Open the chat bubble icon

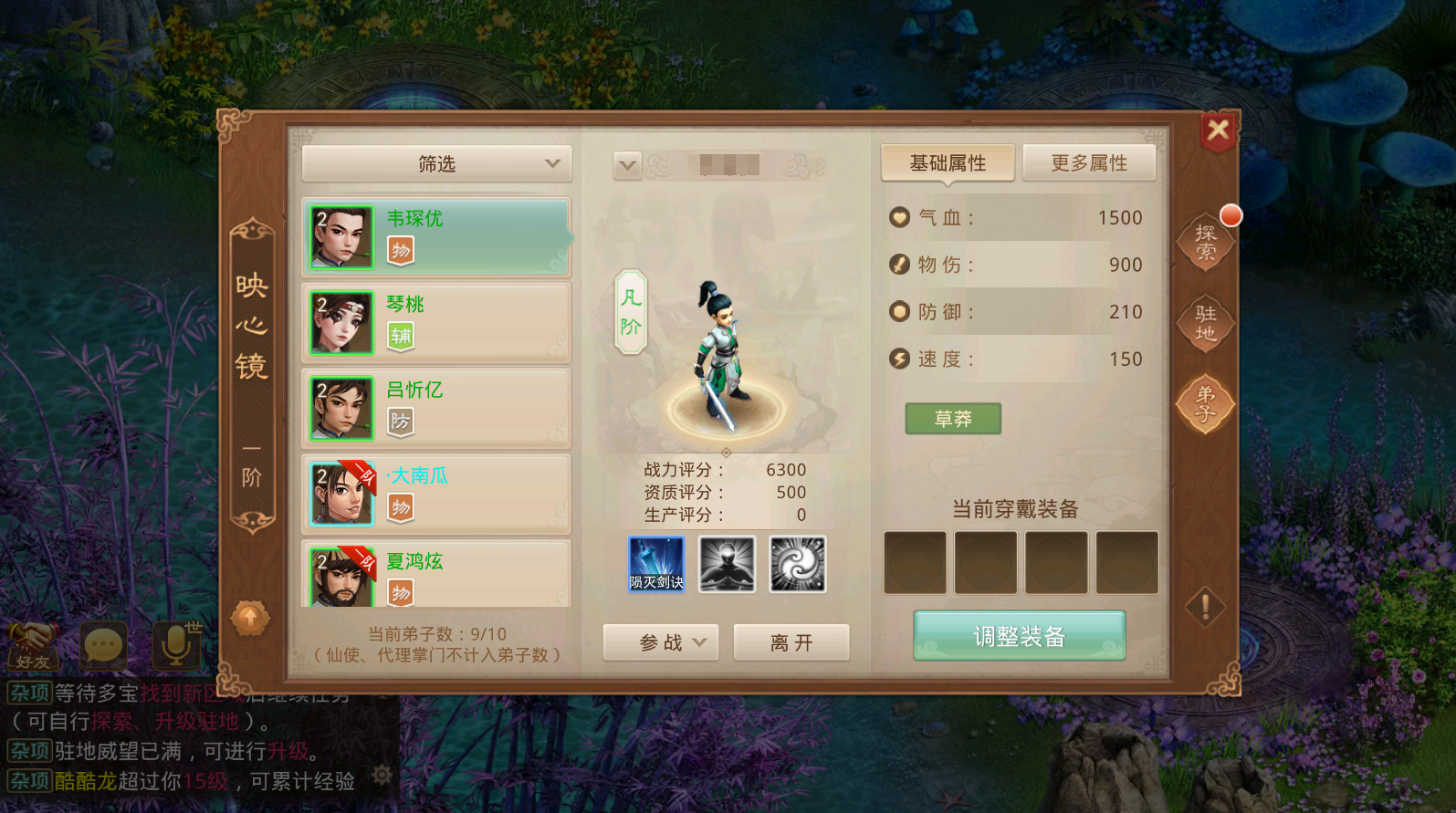click(103, 646)
